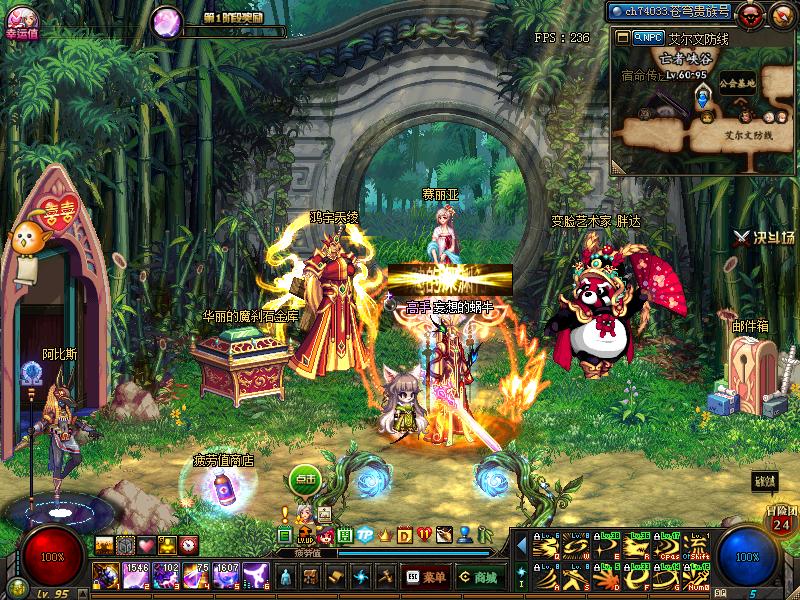
Task: Click the pink heart buff icon
Action: (x=146, y=545)
